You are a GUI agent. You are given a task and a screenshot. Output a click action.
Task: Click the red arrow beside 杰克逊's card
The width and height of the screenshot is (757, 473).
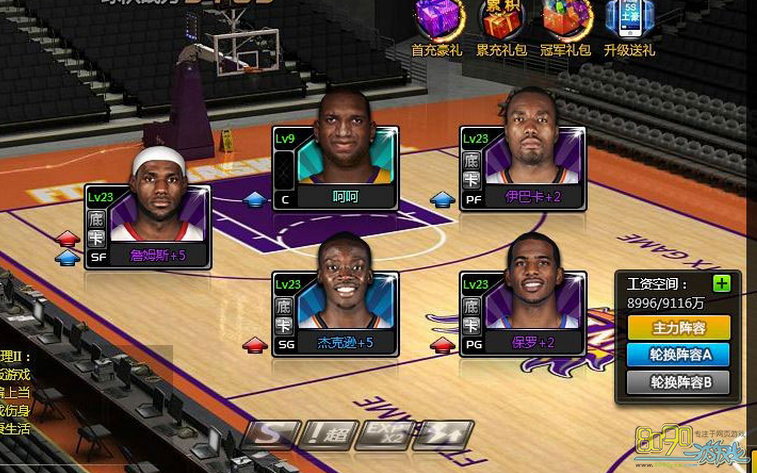click(256, 345)
